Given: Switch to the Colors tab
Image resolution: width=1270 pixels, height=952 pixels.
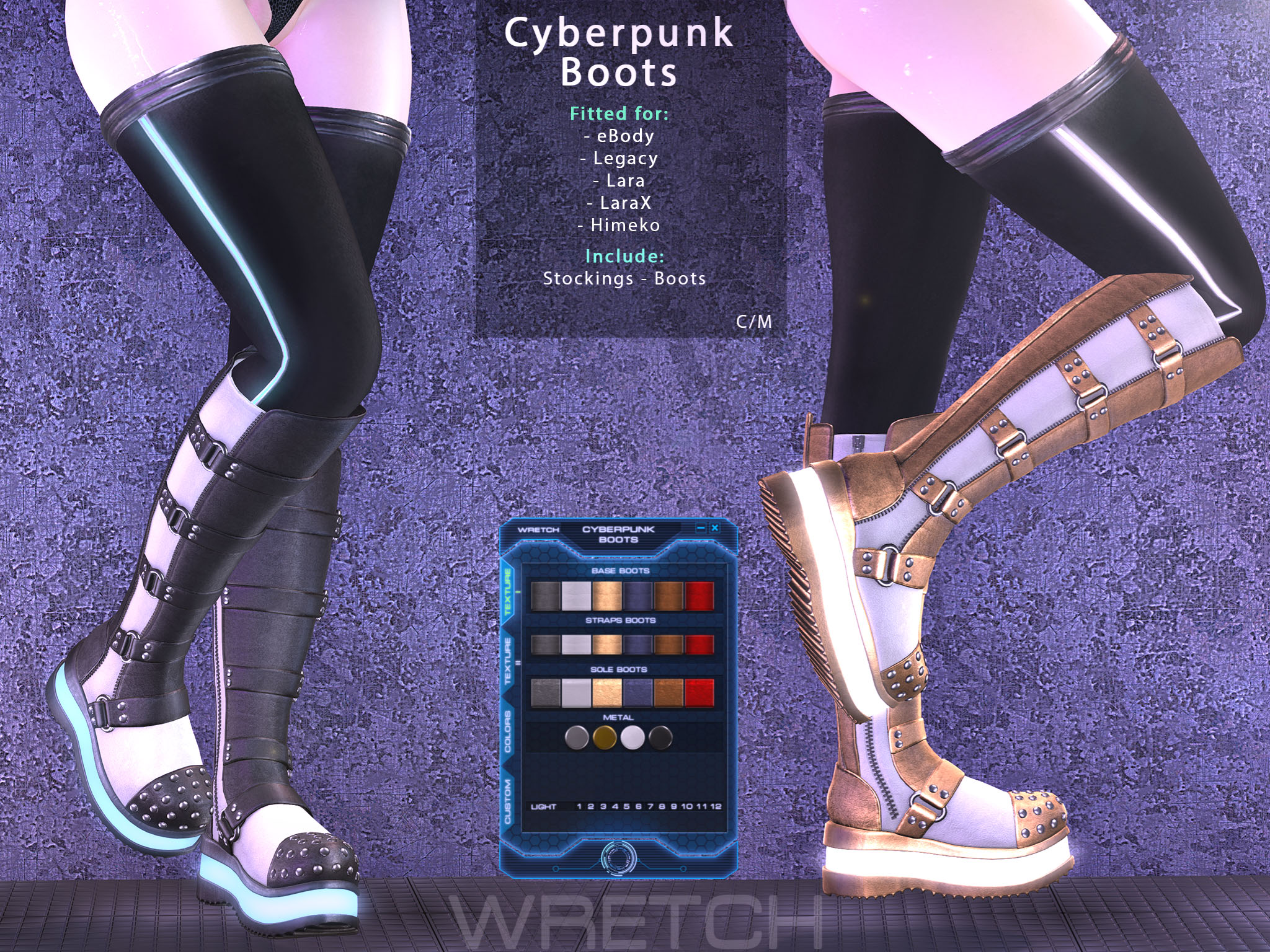Looking at the screenshot, I should coord(508,731).
